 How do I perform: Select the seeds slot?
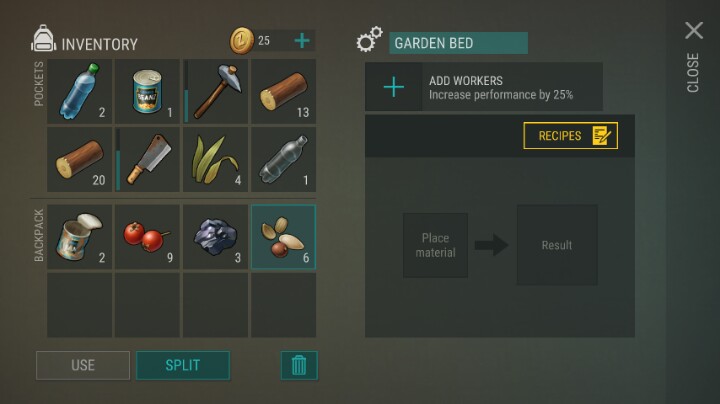tap(283, 237)
